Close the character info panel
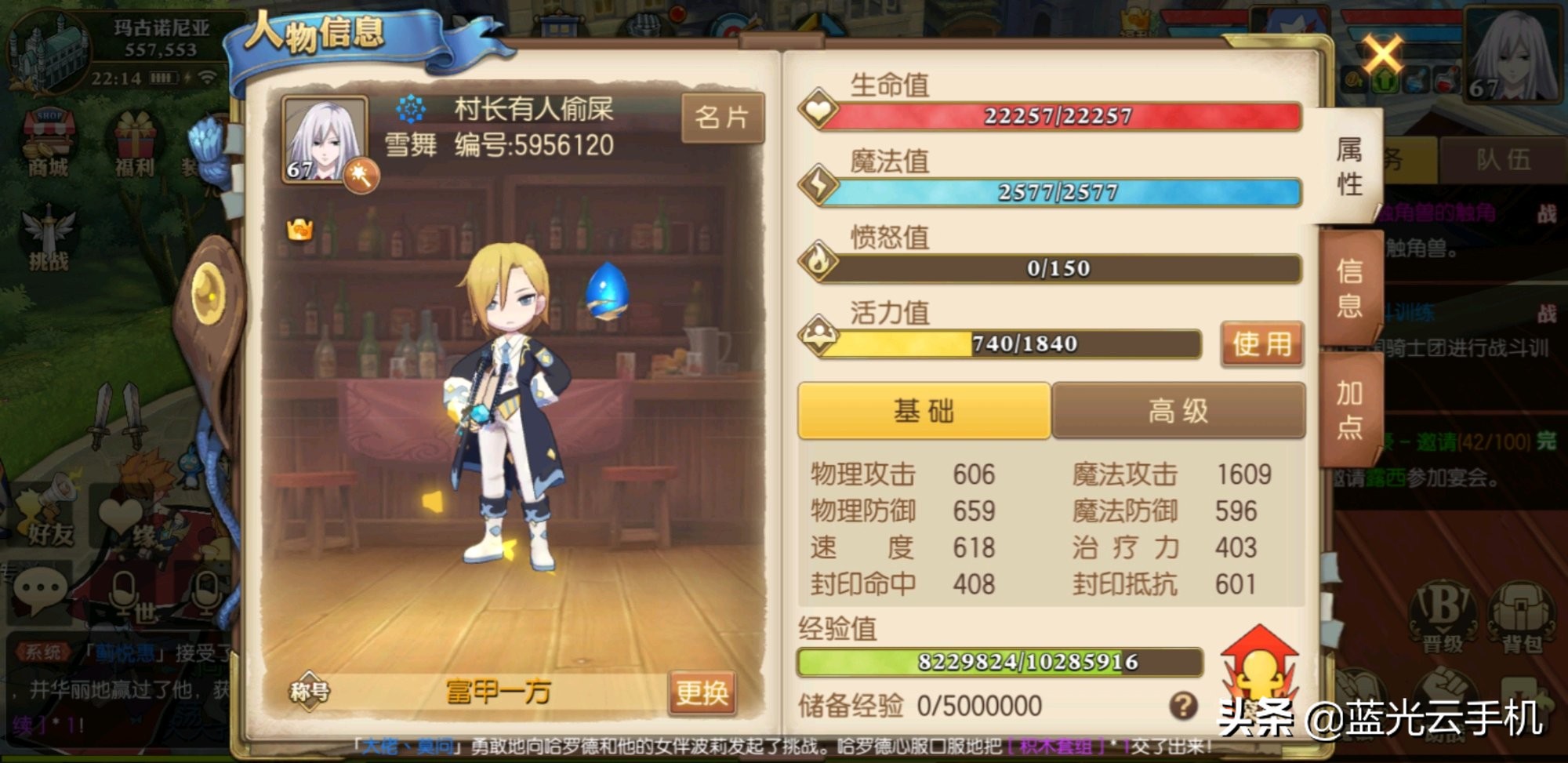The width and height of the screenshot is (1568, 763). (1381, 55)
